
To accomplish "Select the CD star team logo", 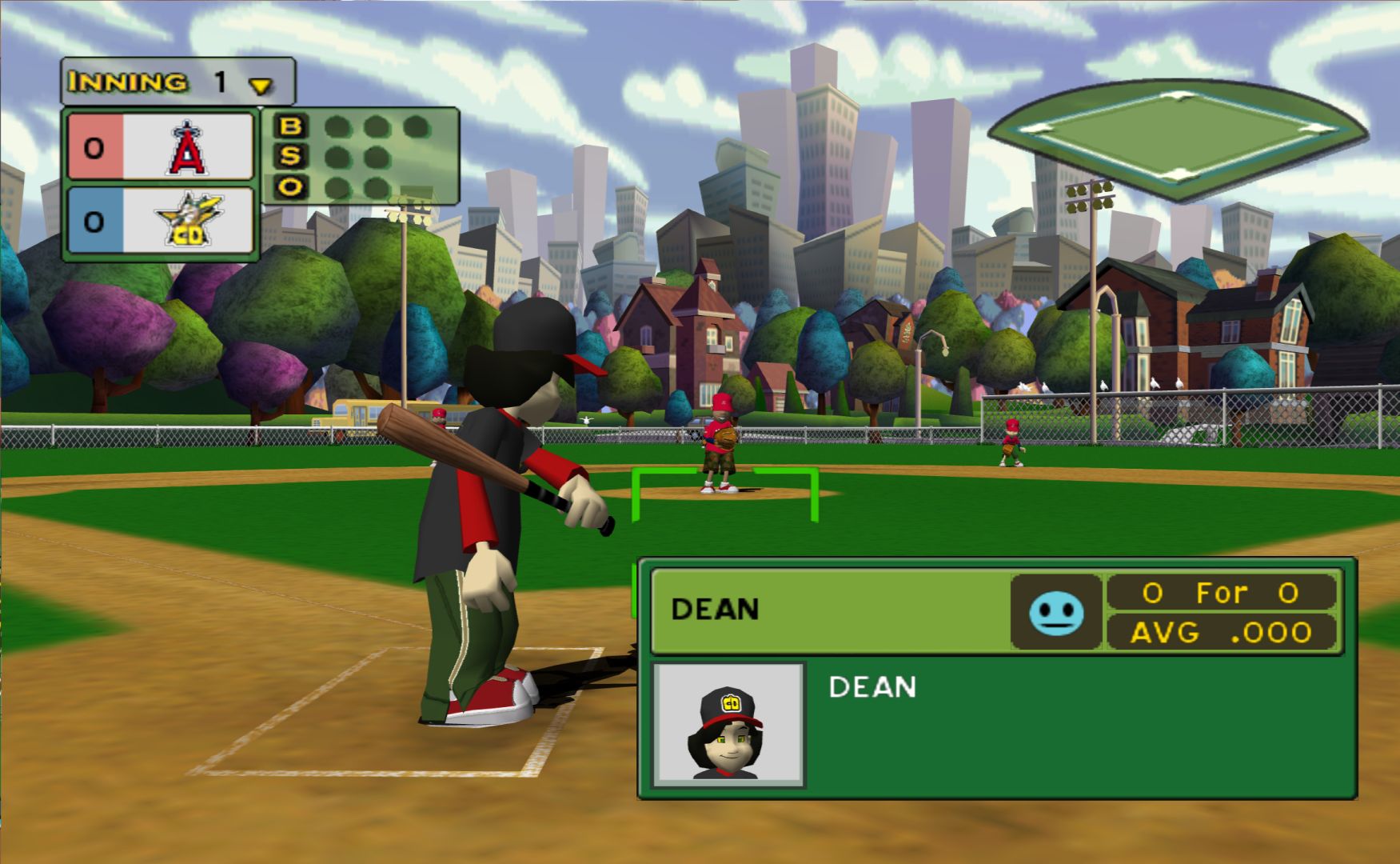I will (189, 219).
